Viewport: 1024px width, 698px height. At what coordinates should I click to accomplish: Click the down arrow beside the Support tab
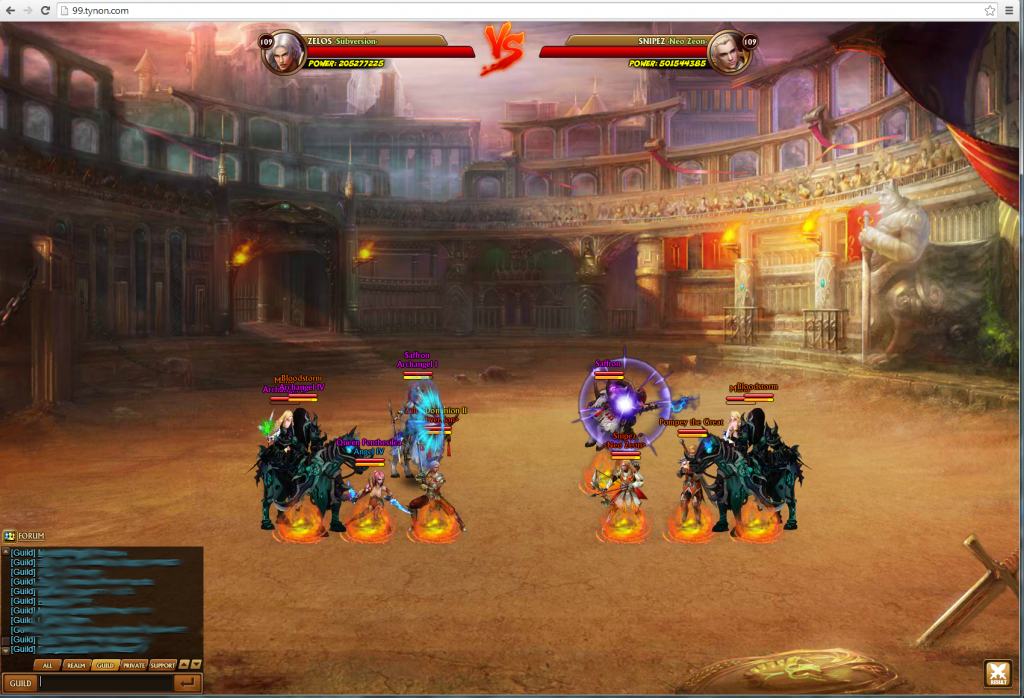point(196,665)
